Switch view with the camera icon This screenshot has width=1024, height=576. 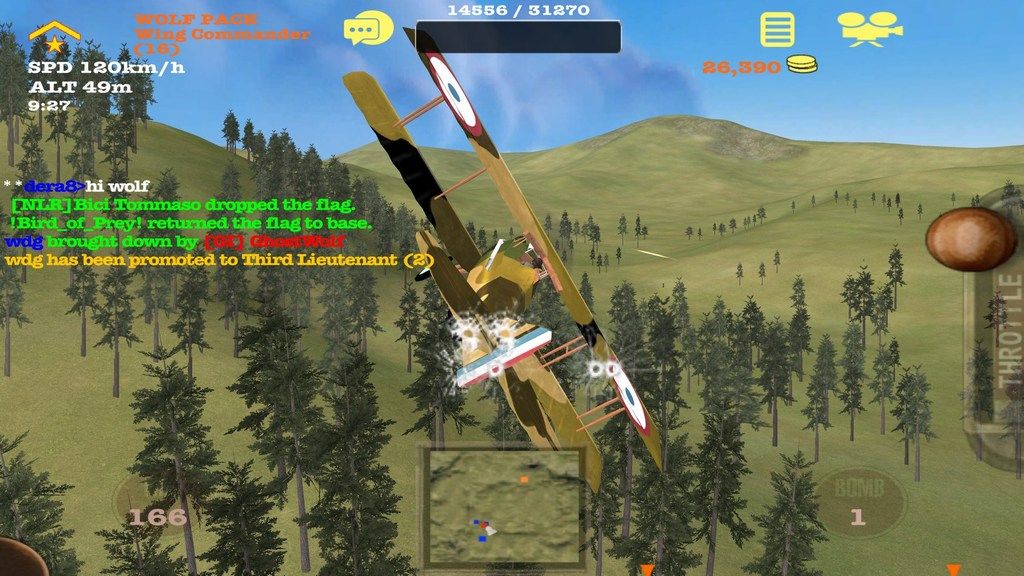[868, 29]
